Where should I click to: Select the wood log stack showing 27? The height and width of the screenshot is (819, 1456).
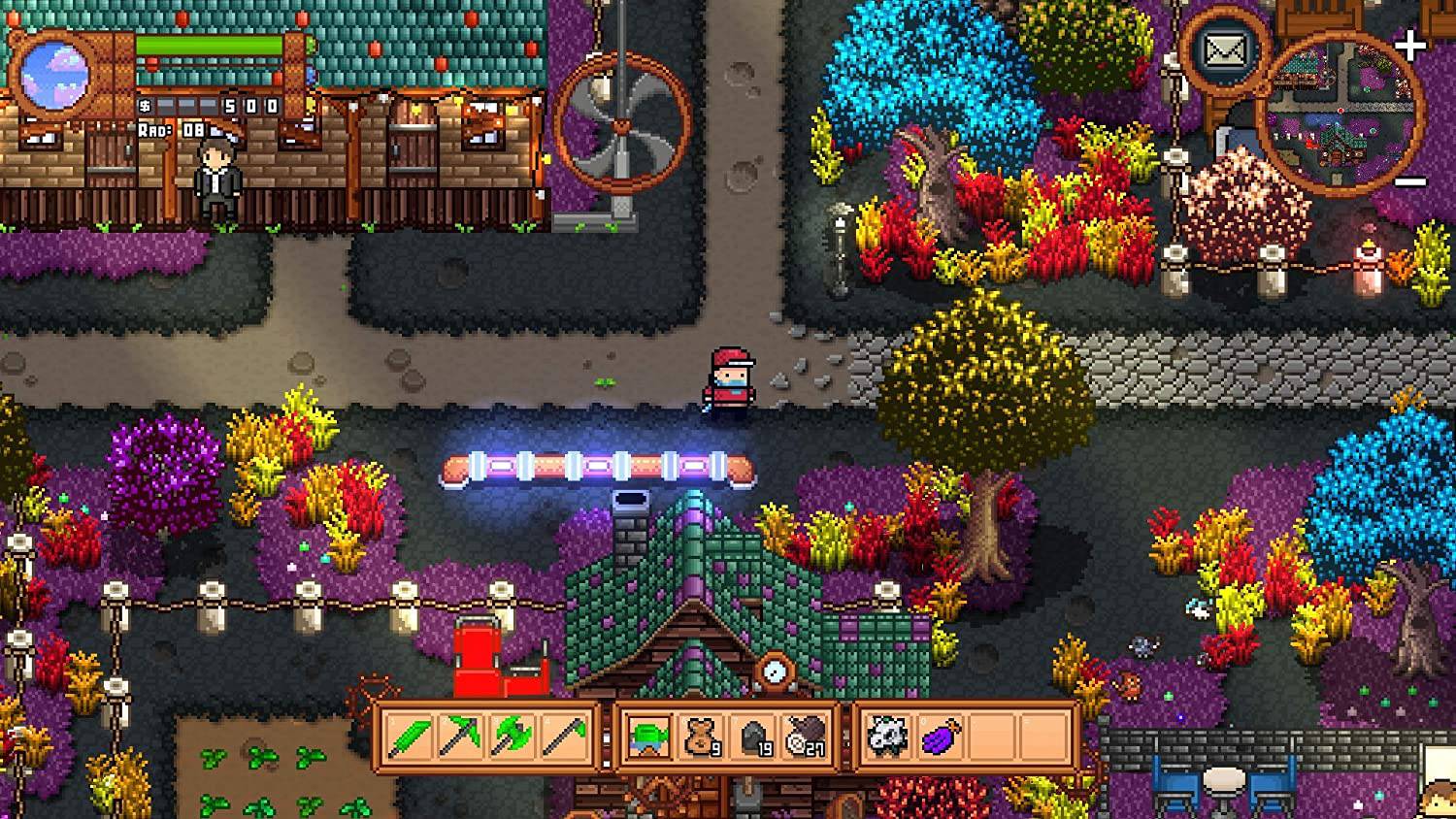pos(803,736)
